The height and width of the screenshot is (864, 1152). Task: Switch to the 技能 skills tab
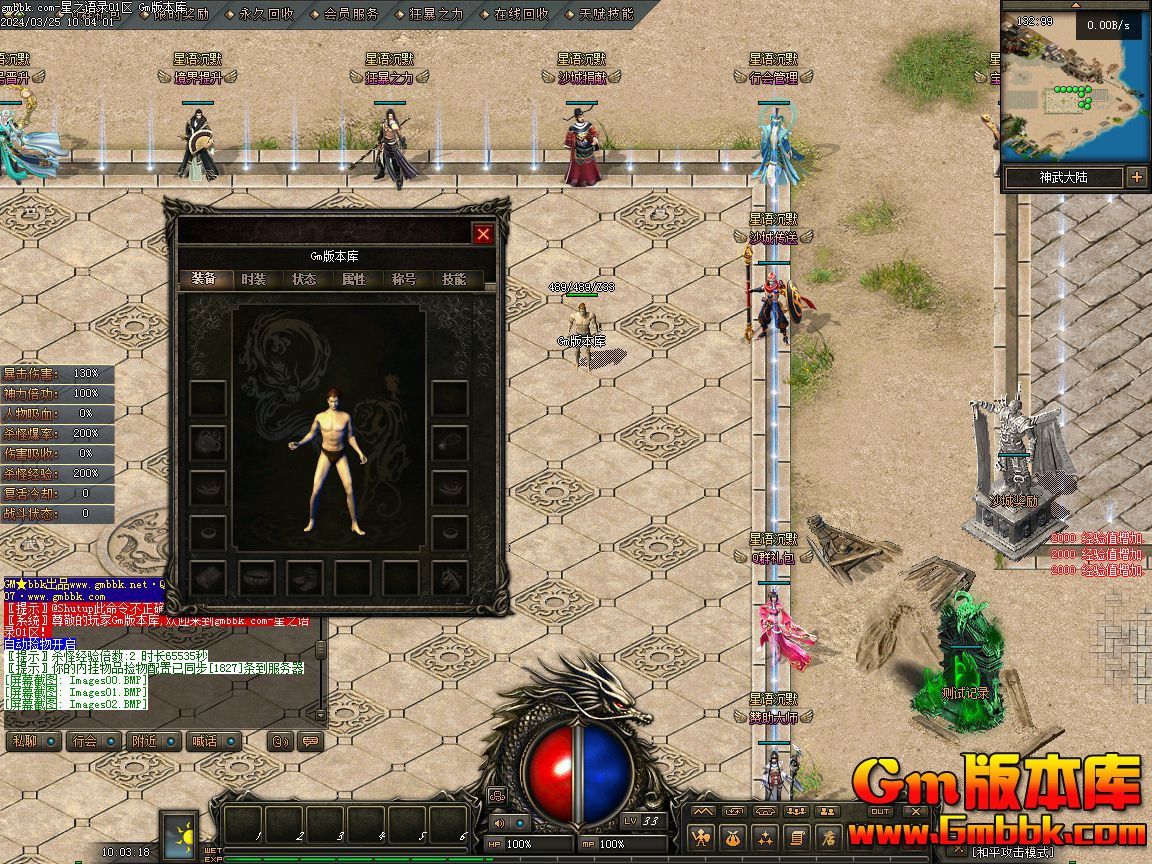(454, 280)
